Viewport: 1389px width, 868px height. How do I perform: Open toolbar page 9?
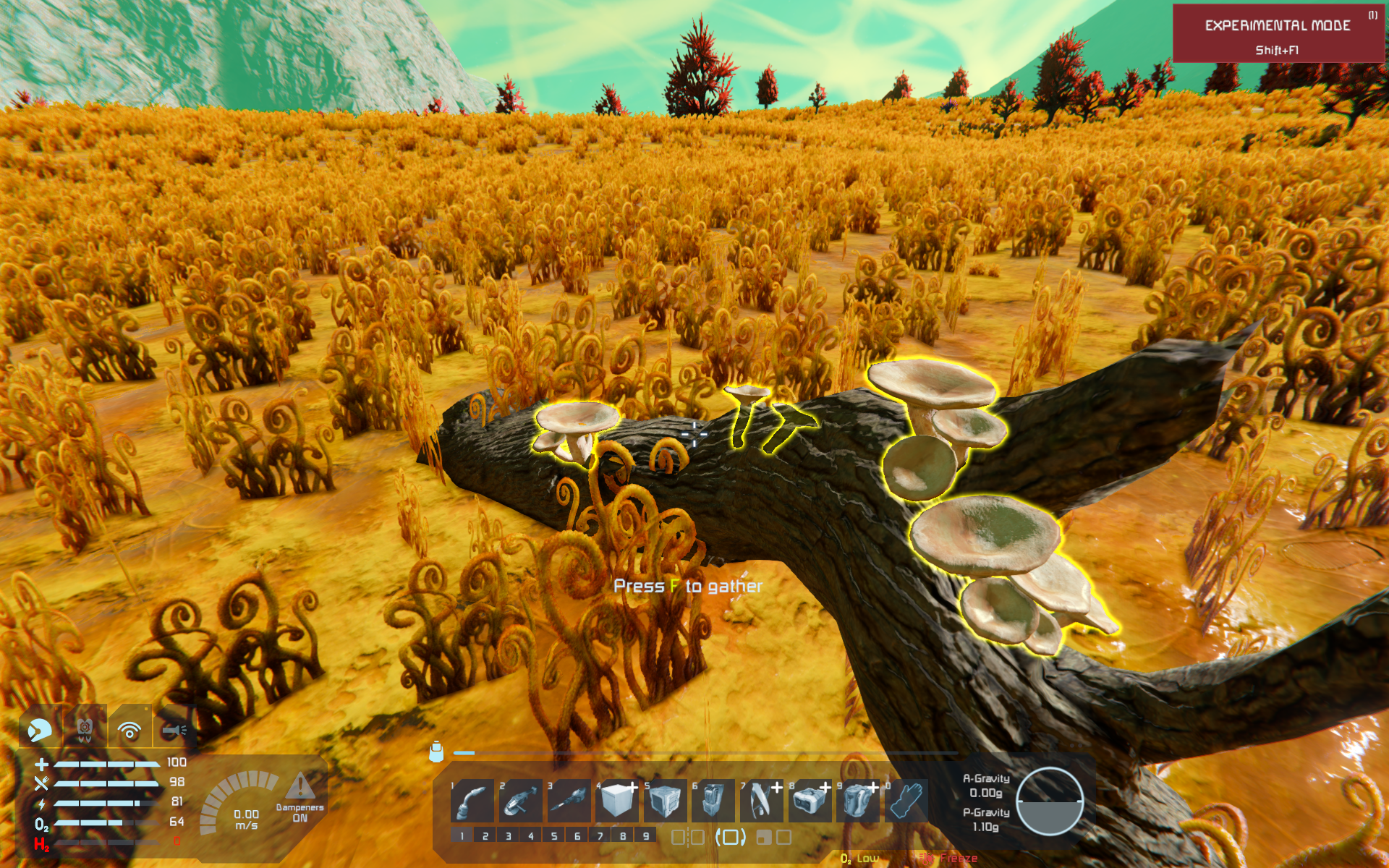click(x=646, y=836)
